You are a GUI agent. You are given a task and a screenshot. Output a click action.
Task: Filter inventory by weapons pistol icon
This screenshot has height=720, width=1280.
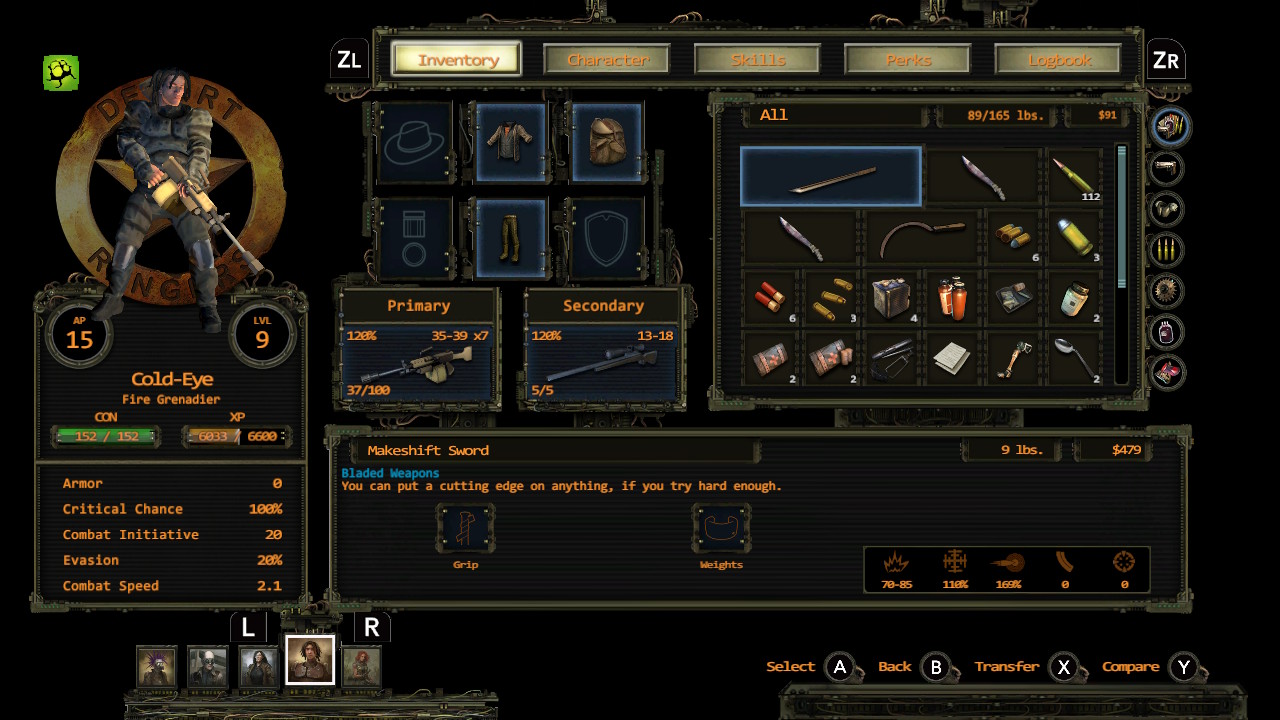[x=1166, y=168]
